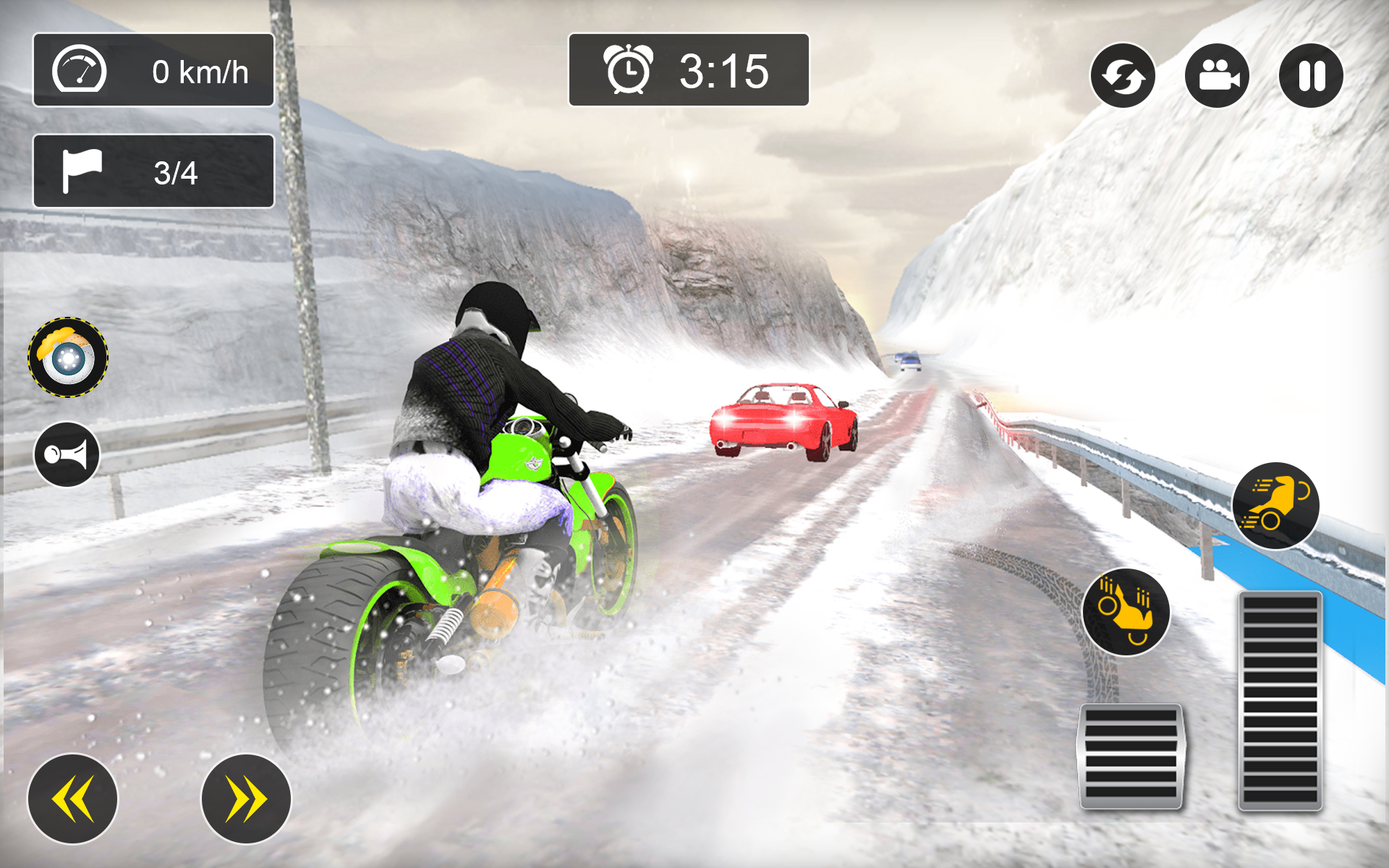Tap the alarm clock timer icon
The height and width of the screenshot is (868, 1389).
tap(628, 70)
